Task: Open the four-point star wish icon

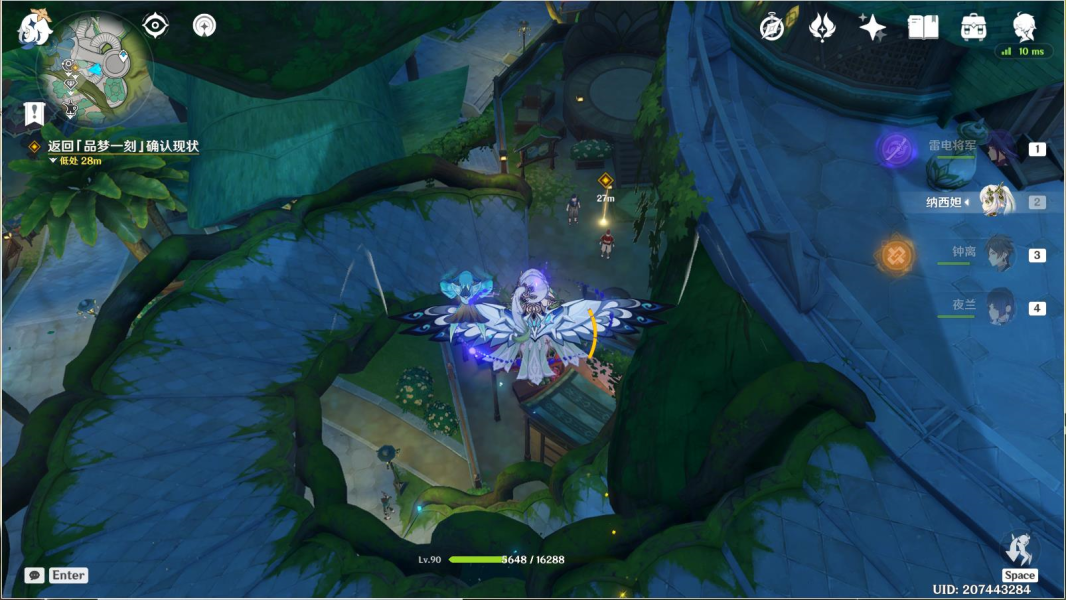Action: 872,27
